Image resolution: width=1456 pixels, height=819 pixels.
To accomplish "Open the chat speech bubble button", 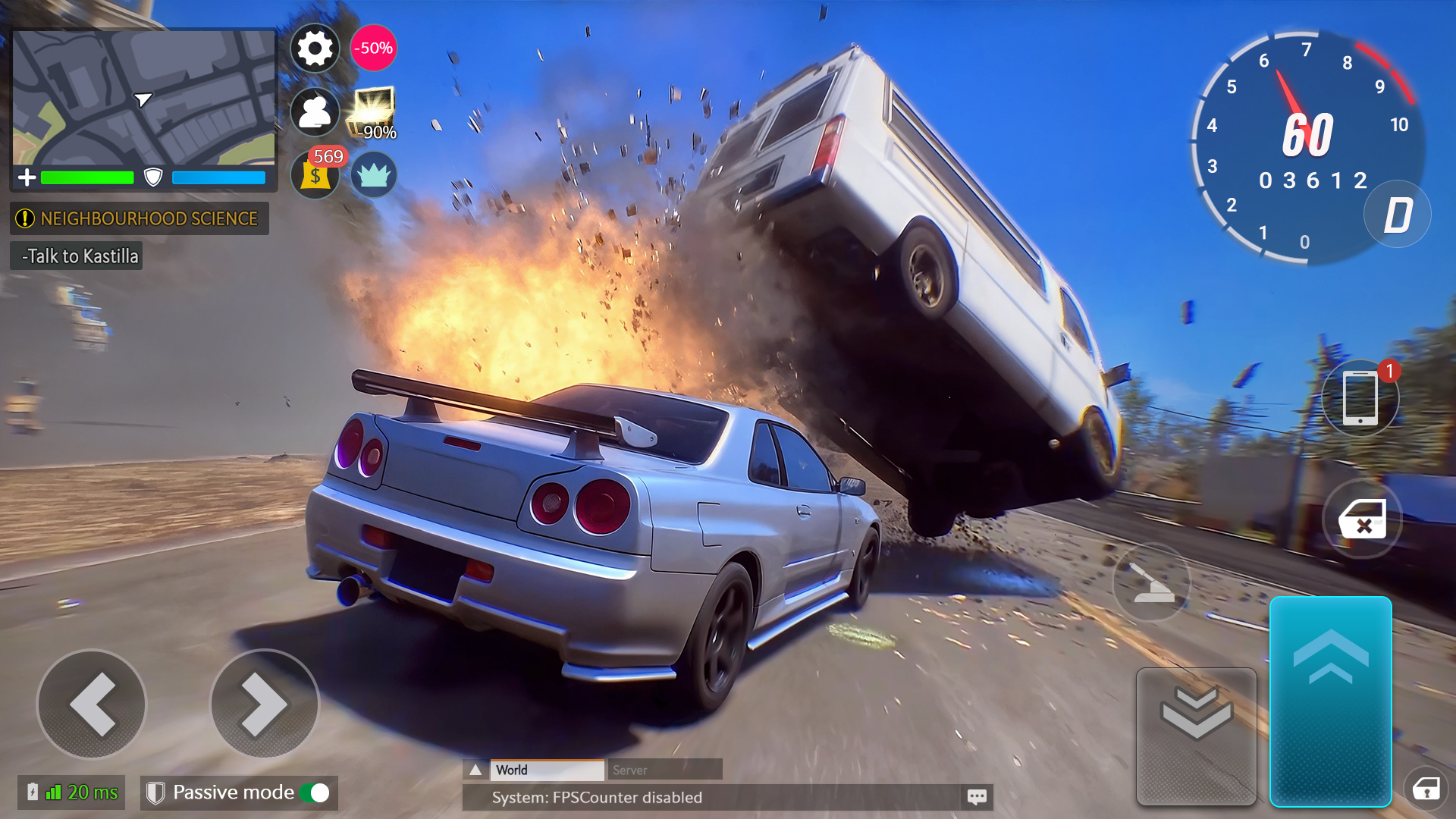I will (977, 797).
